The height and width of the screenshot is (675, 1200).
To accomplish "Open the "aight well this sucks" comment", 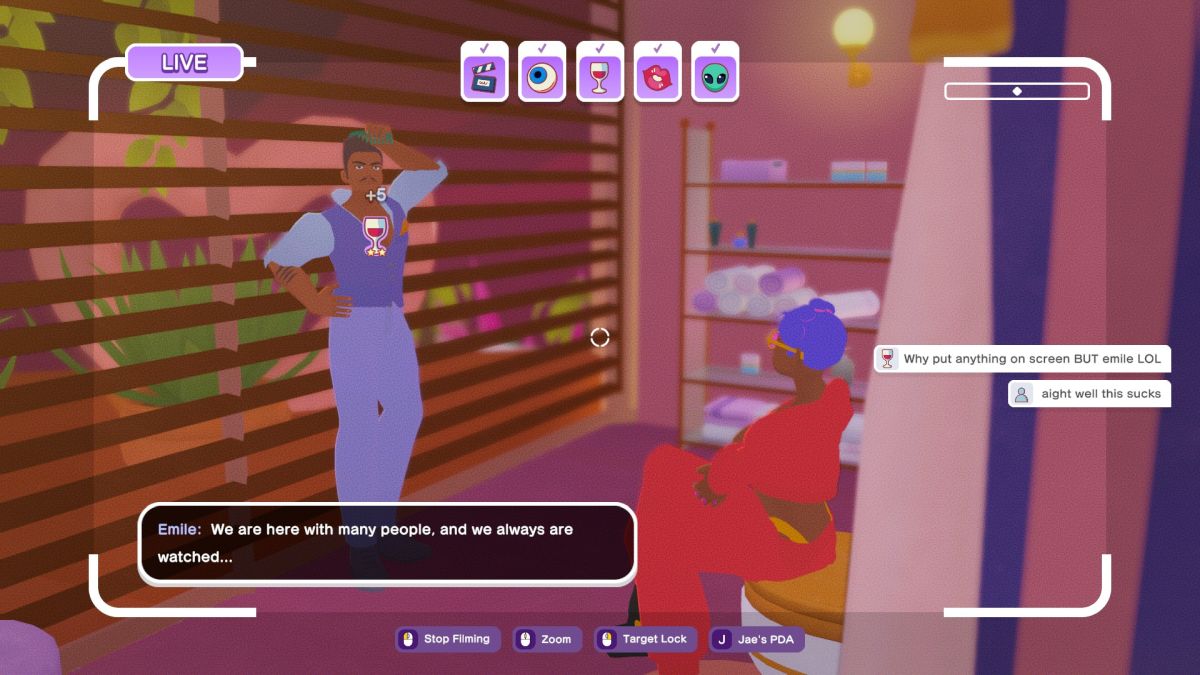I will point(1089,394).
